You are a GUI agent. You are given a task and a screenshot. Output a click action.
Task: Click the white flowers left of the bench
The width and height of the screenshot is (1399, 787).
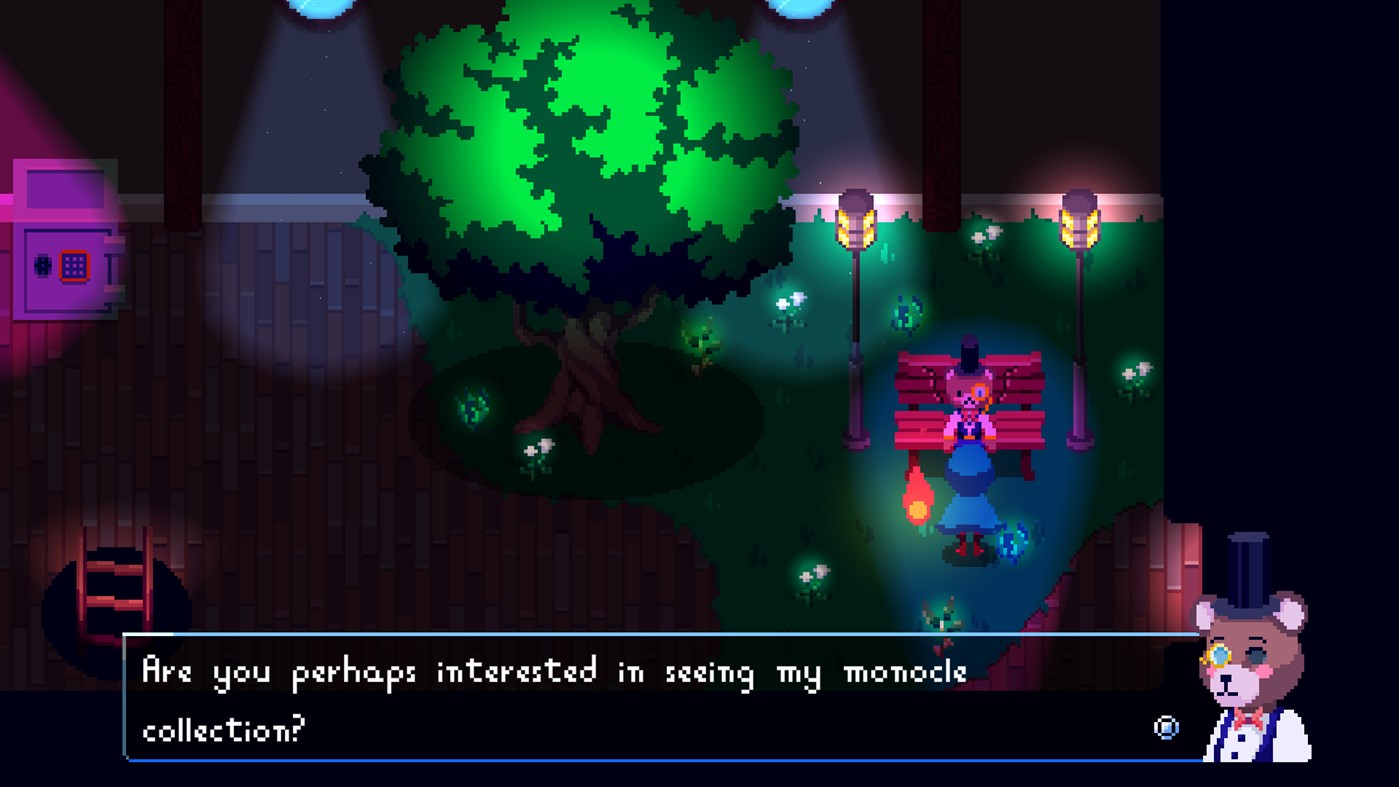click(x=784, y=302)
